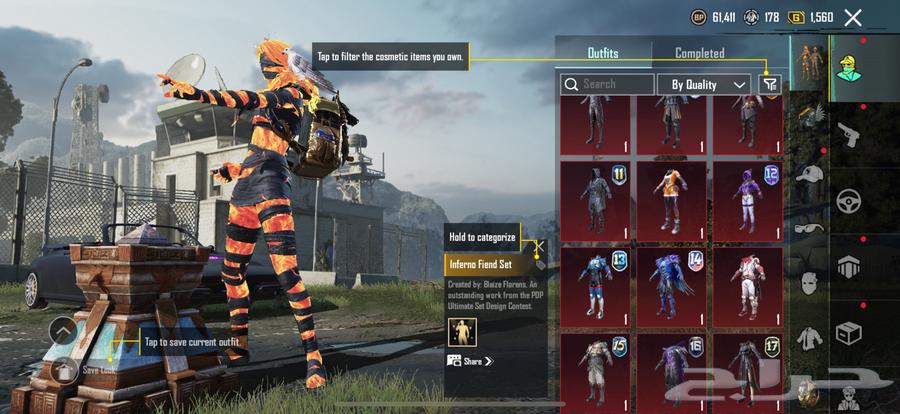Open the pistol weapons category
The height and width of the screenshot is (414, 900).
pos(850,133)
